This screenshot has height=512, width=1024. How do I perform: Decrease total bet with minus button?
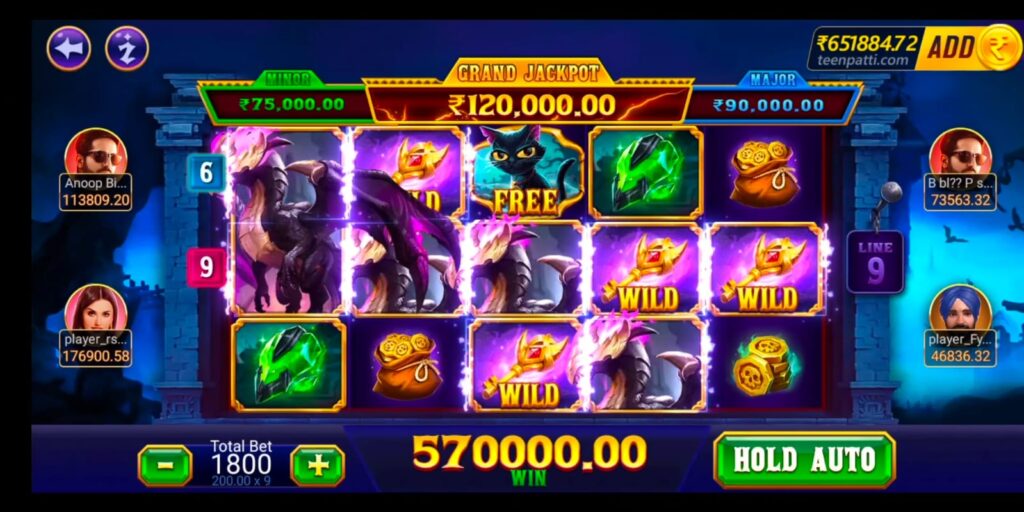[165, 465]
